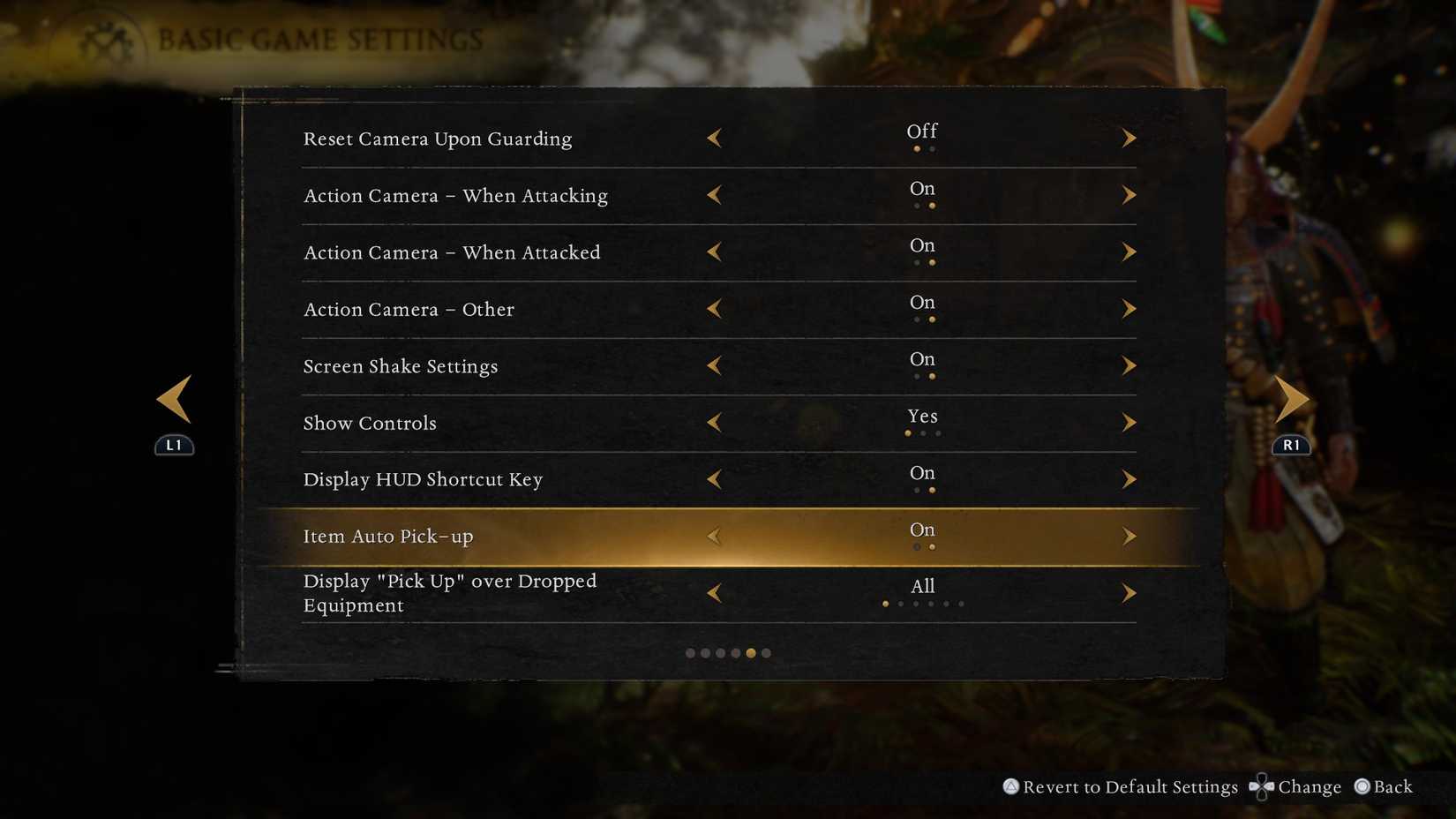This screenshot has width=1456, height=819.
Task: Click the fifth page indicator dot
Action: pos(751,653)
